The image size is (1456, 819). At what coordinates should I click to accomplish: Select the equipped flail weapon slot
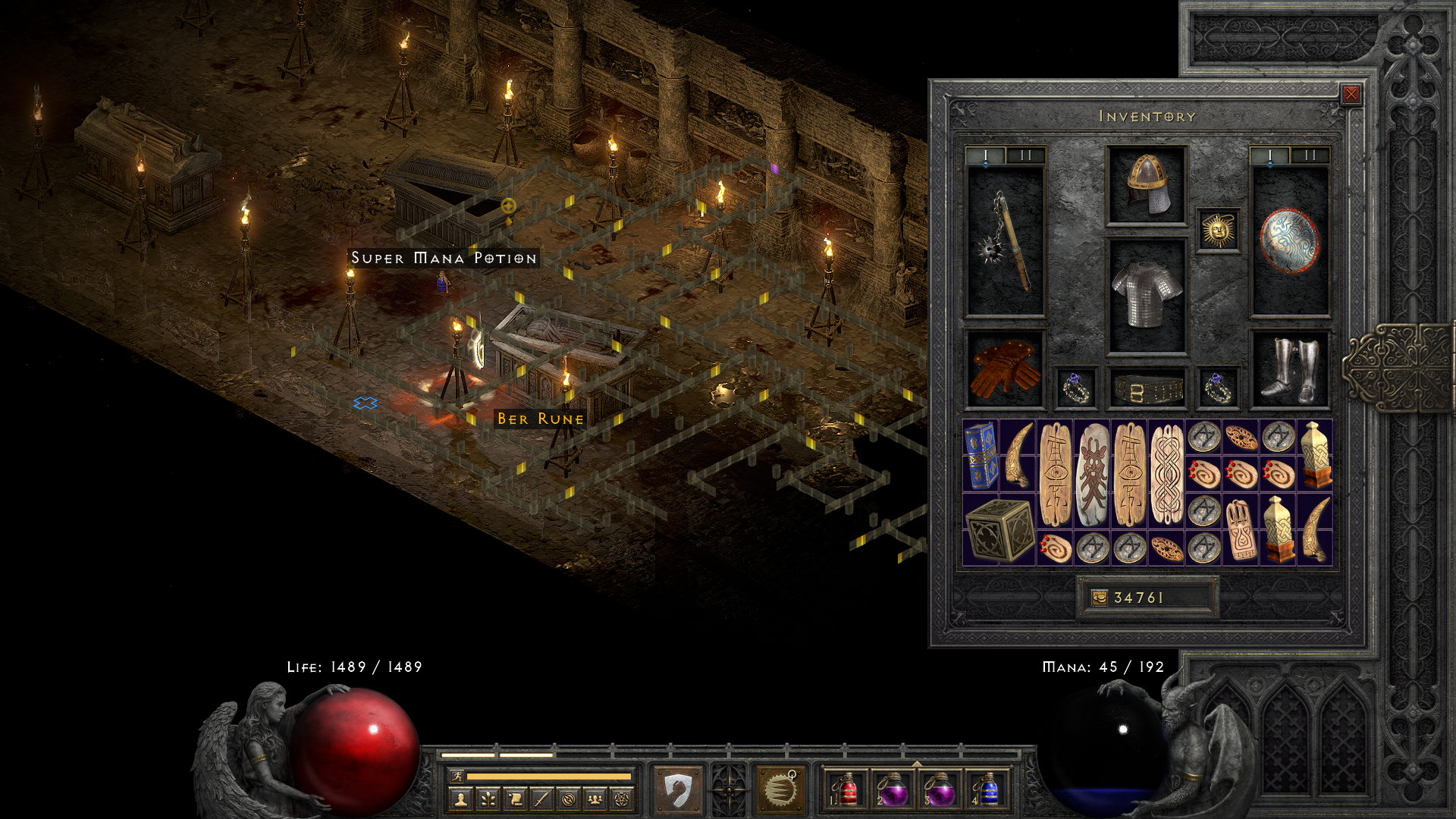click(x=1006, y=241)
